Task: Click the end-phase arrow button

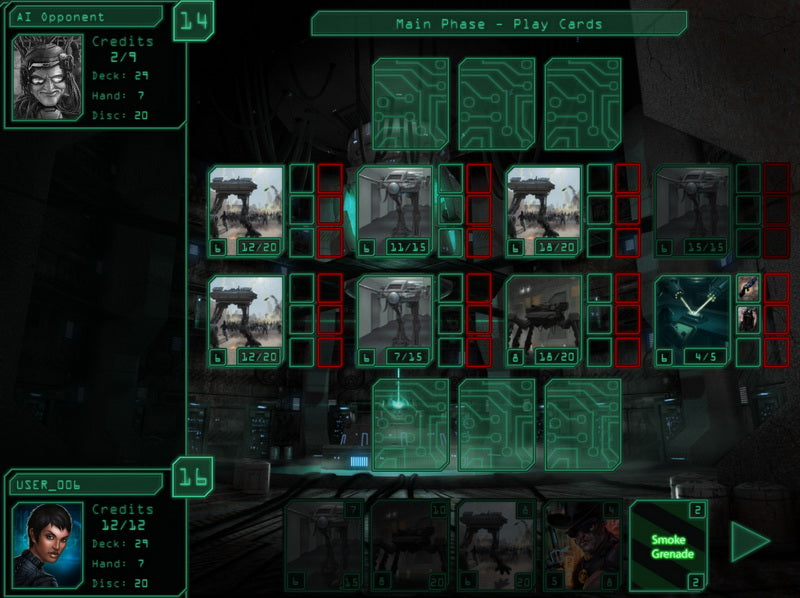Action: [749, 542]
